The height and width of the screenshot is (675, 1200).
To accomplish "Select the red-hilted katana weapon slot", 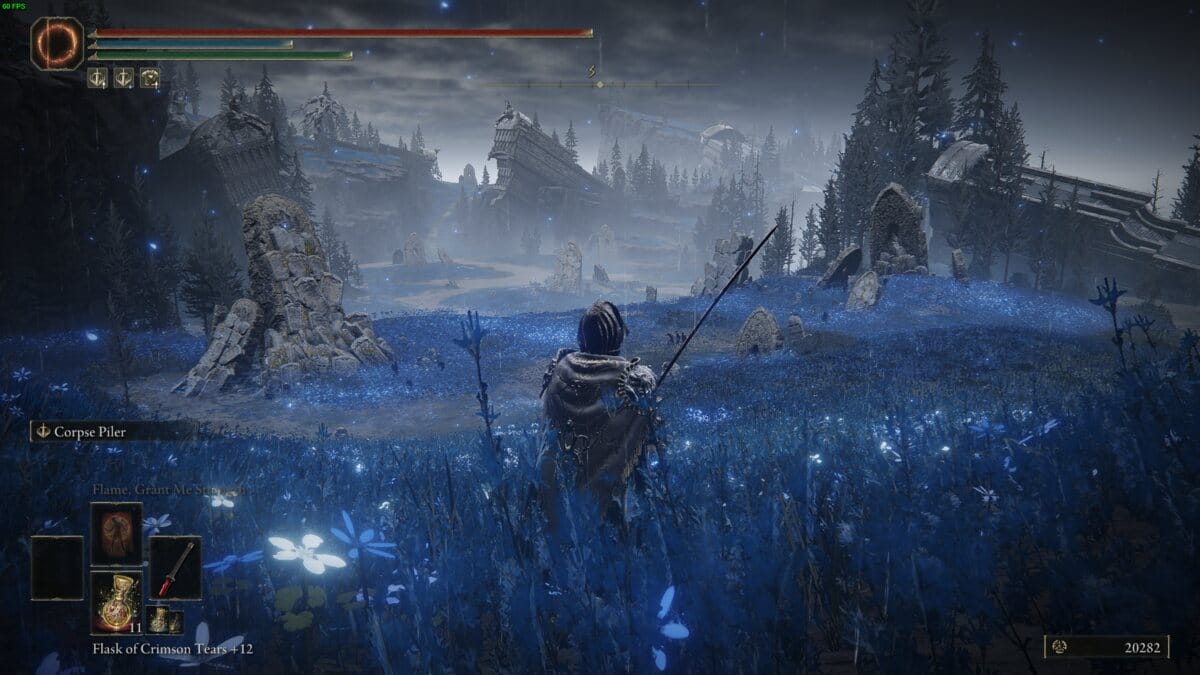I will coord(176,568).
